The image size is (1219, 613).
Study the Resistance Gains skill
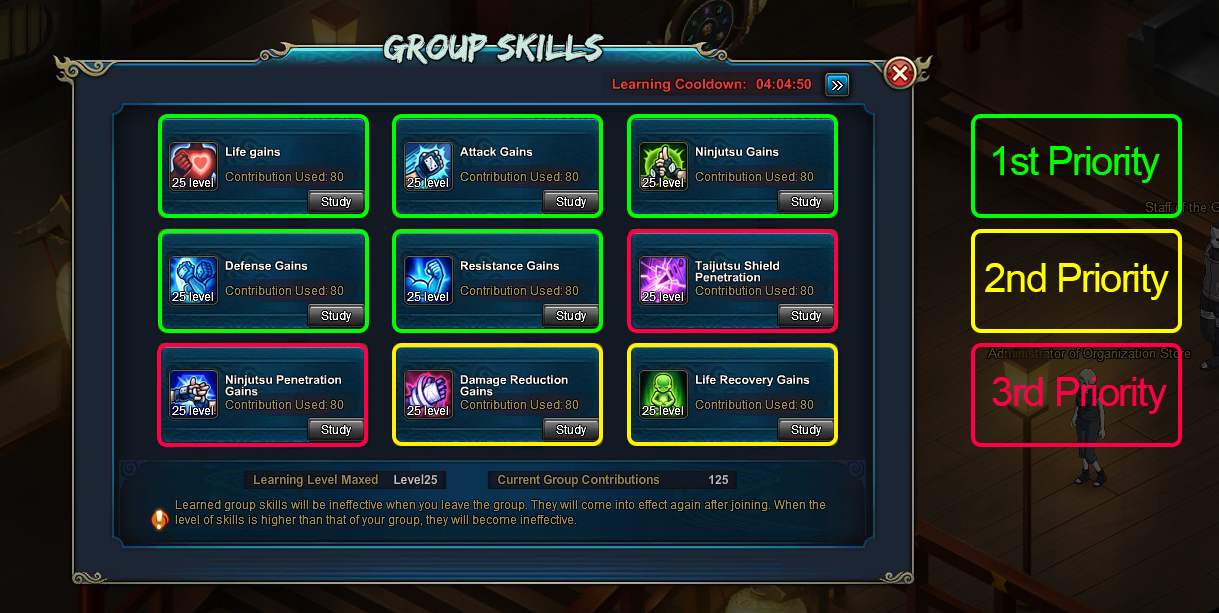click(571, 316)
